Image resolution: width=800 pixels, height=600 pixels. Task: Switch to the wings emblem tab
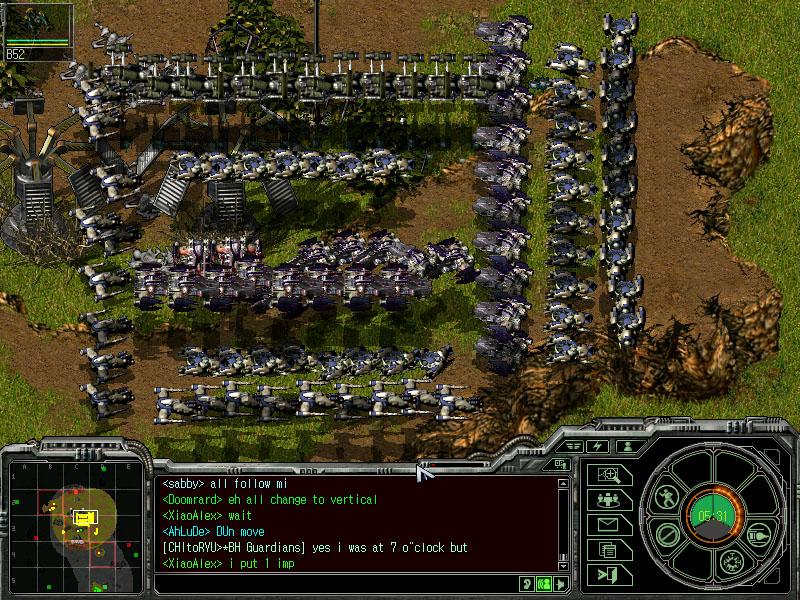click(573, 446)
